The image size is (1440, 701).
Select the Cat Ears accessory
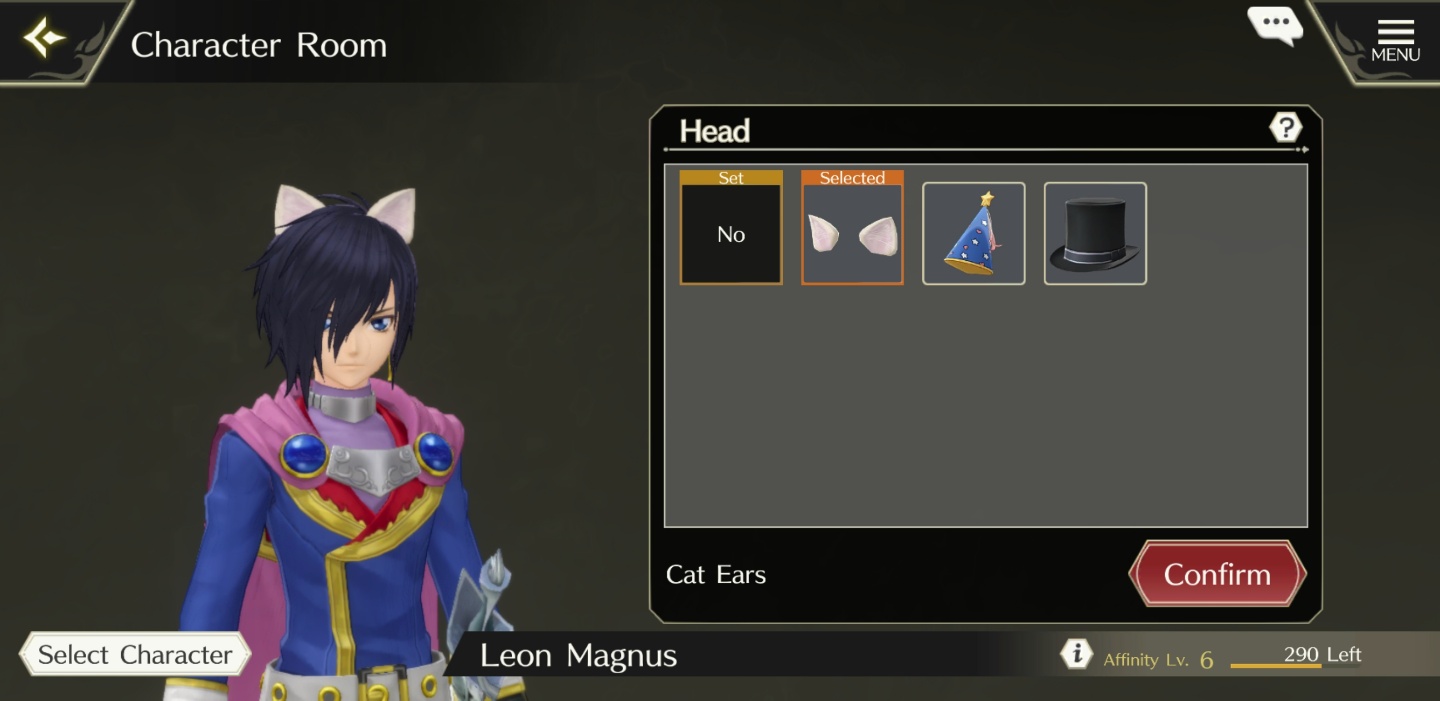[852, 234]
